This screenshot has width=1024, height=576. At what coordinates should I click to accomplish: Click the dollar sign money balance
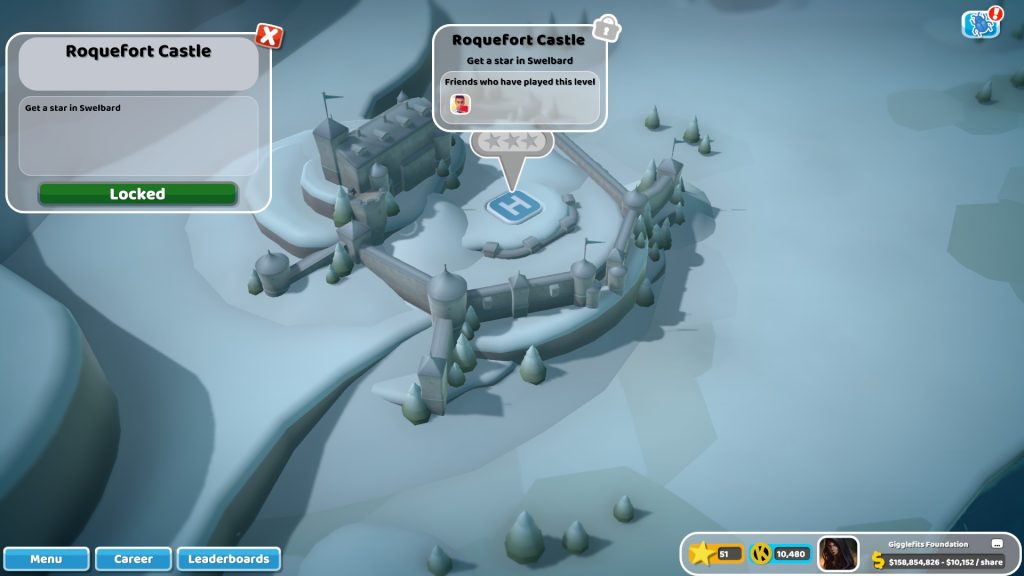pos(879,562)
